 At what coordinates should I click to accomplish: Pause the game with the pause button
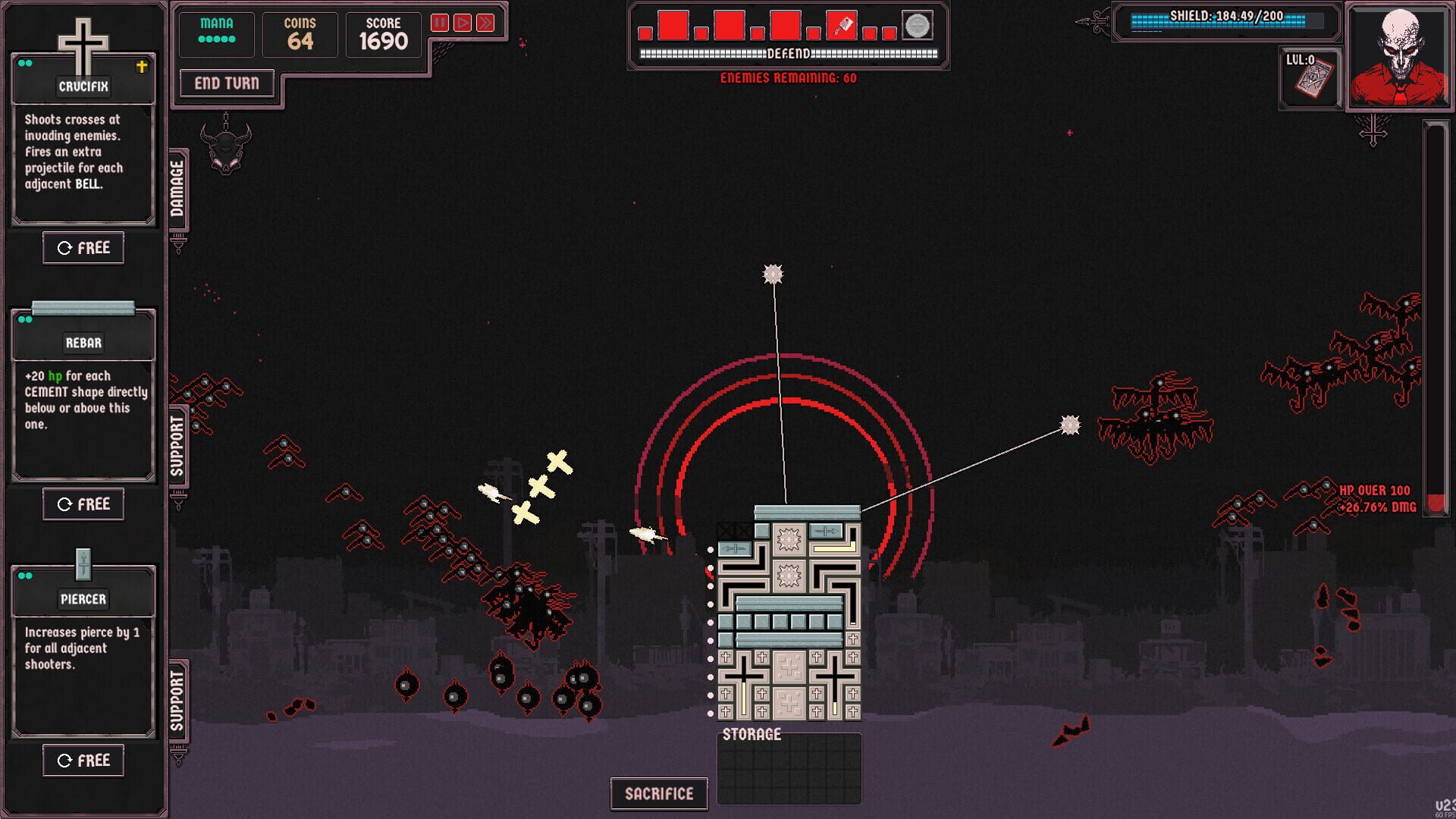(x=441, y=22)
